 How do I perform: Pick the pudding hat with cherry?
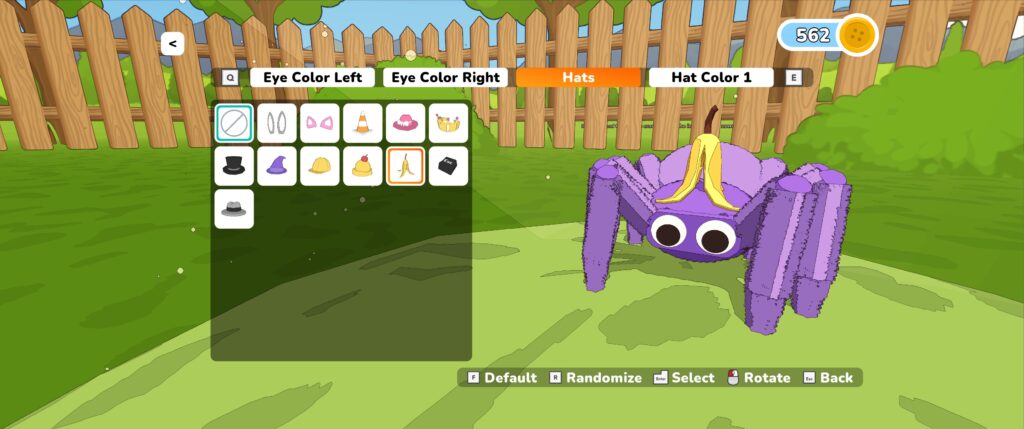[x=363, y=166]
